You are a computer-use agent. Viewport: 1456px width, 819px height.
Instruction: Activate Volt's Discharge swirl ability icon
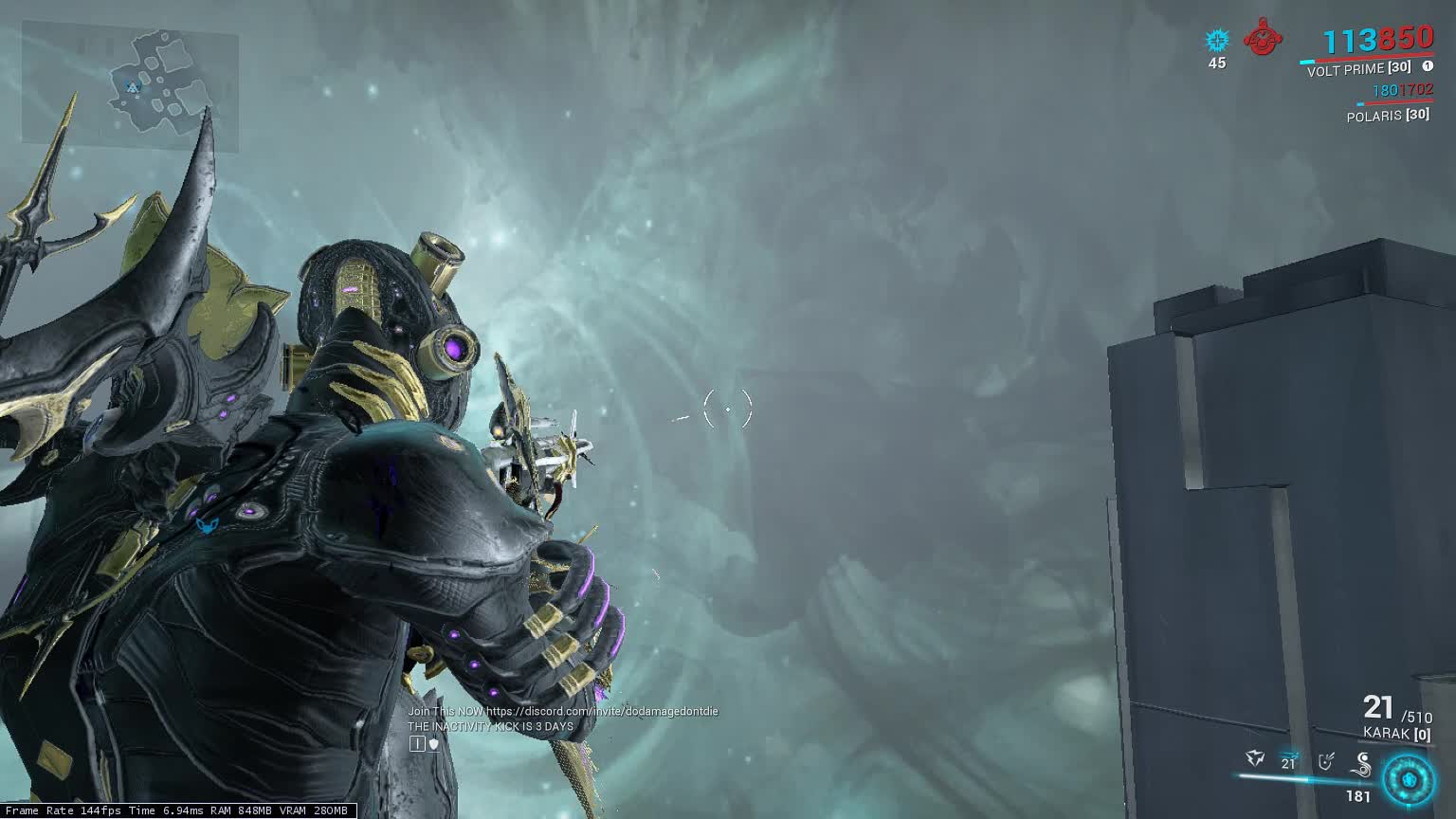coord(1363,762)
